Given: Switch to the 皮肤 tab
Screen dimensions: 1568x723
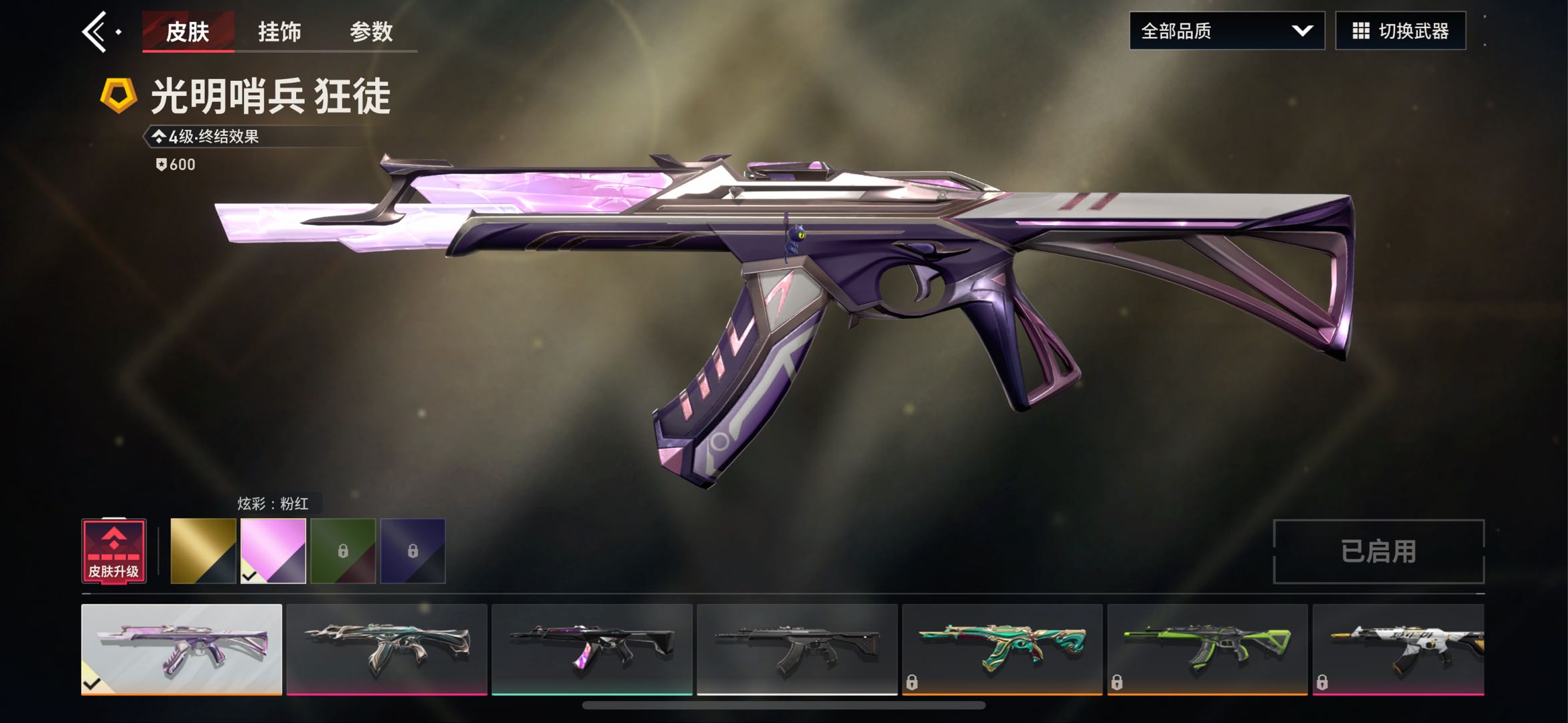Looking at the screenshot, I should pos(188,31).
